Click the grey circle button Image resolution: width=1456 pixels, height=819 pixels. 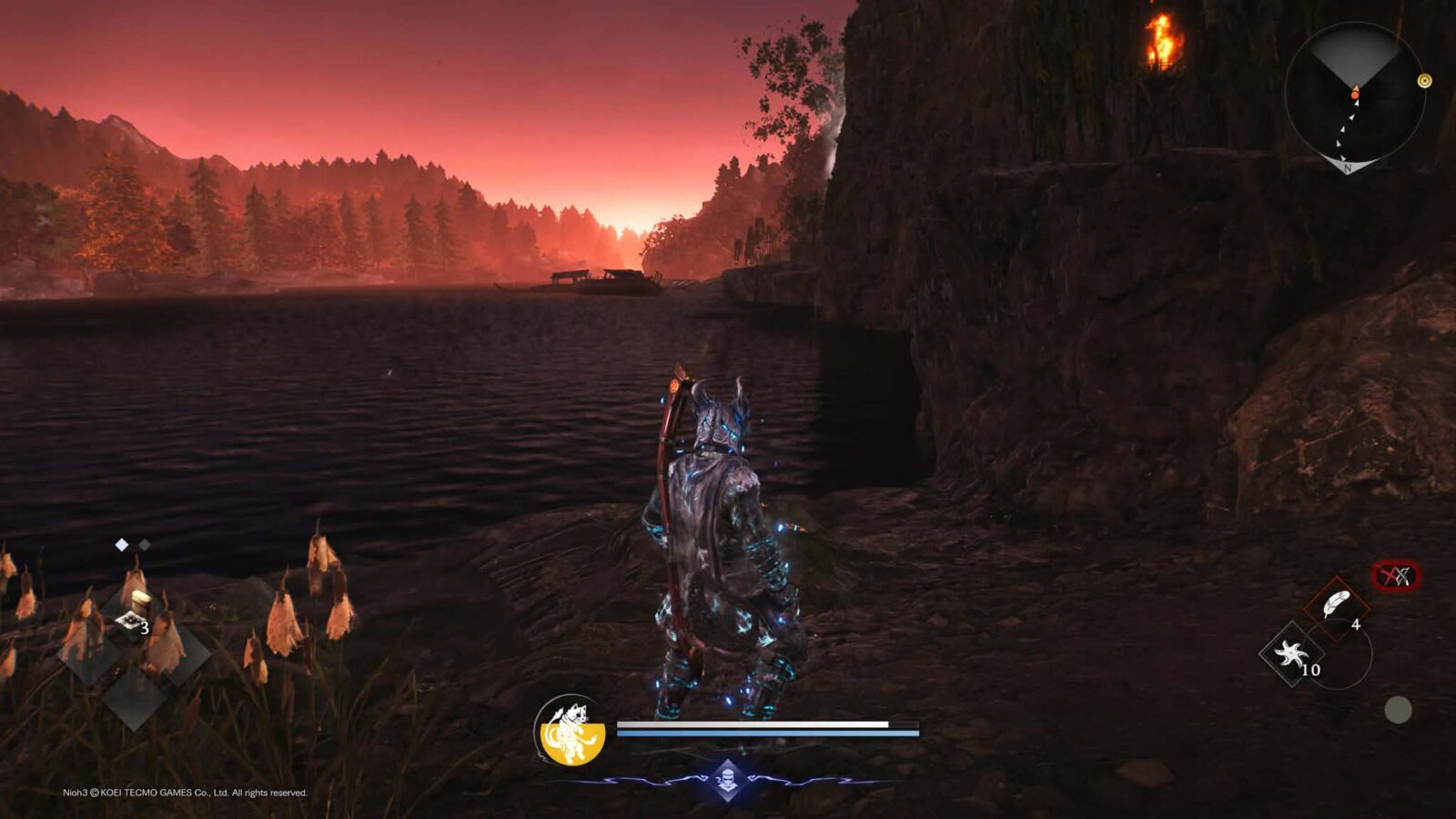click(1398, 710)
